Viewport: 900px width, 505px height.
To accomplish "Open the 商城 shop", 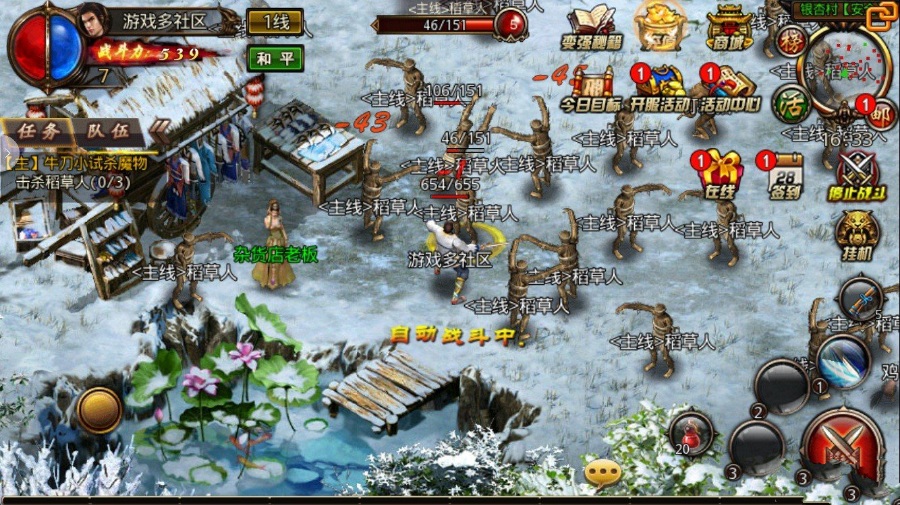I will (x=729, y=28).
